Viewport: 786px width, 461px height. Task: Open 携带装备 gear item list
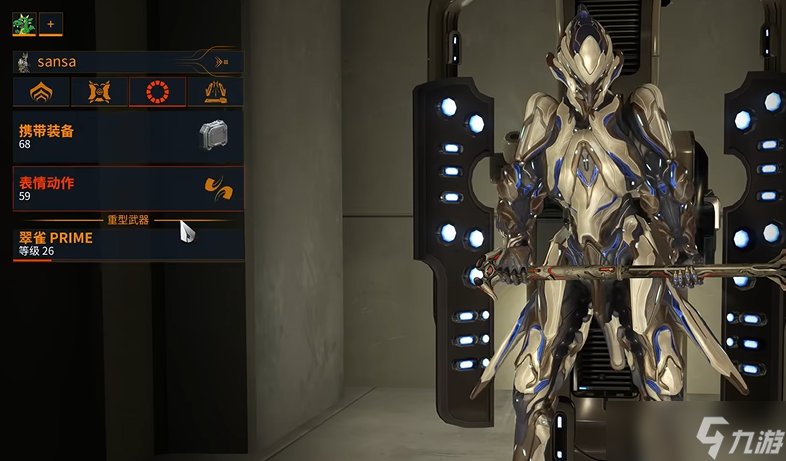(x=128, y=137)
